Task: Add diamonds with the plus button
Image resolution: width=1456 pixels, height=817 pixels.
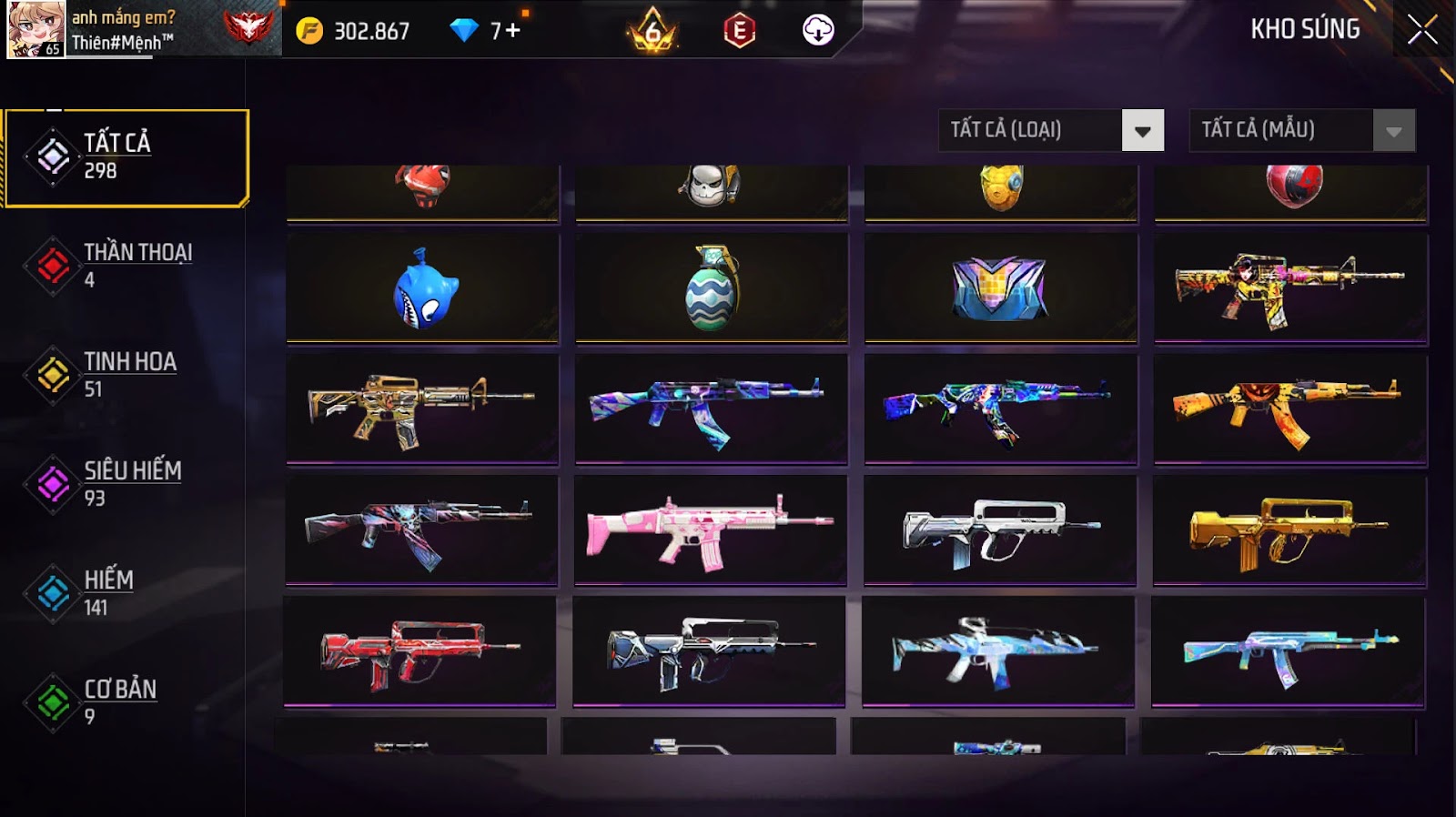Action: pos(513,31)
